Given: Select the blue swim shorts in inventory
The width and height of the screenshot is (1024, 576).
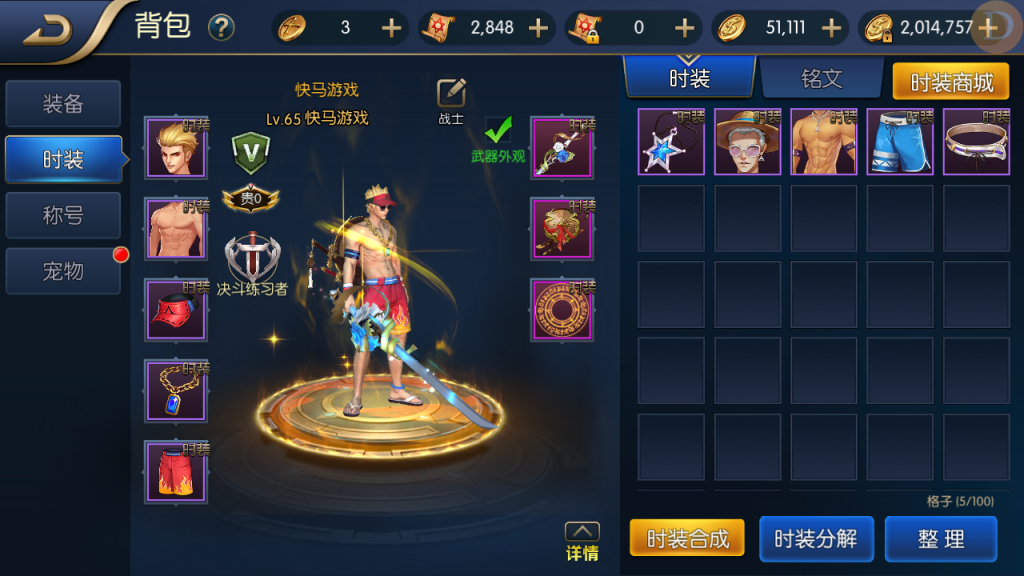Looking at the screenshot, I should tap(899, 142).
